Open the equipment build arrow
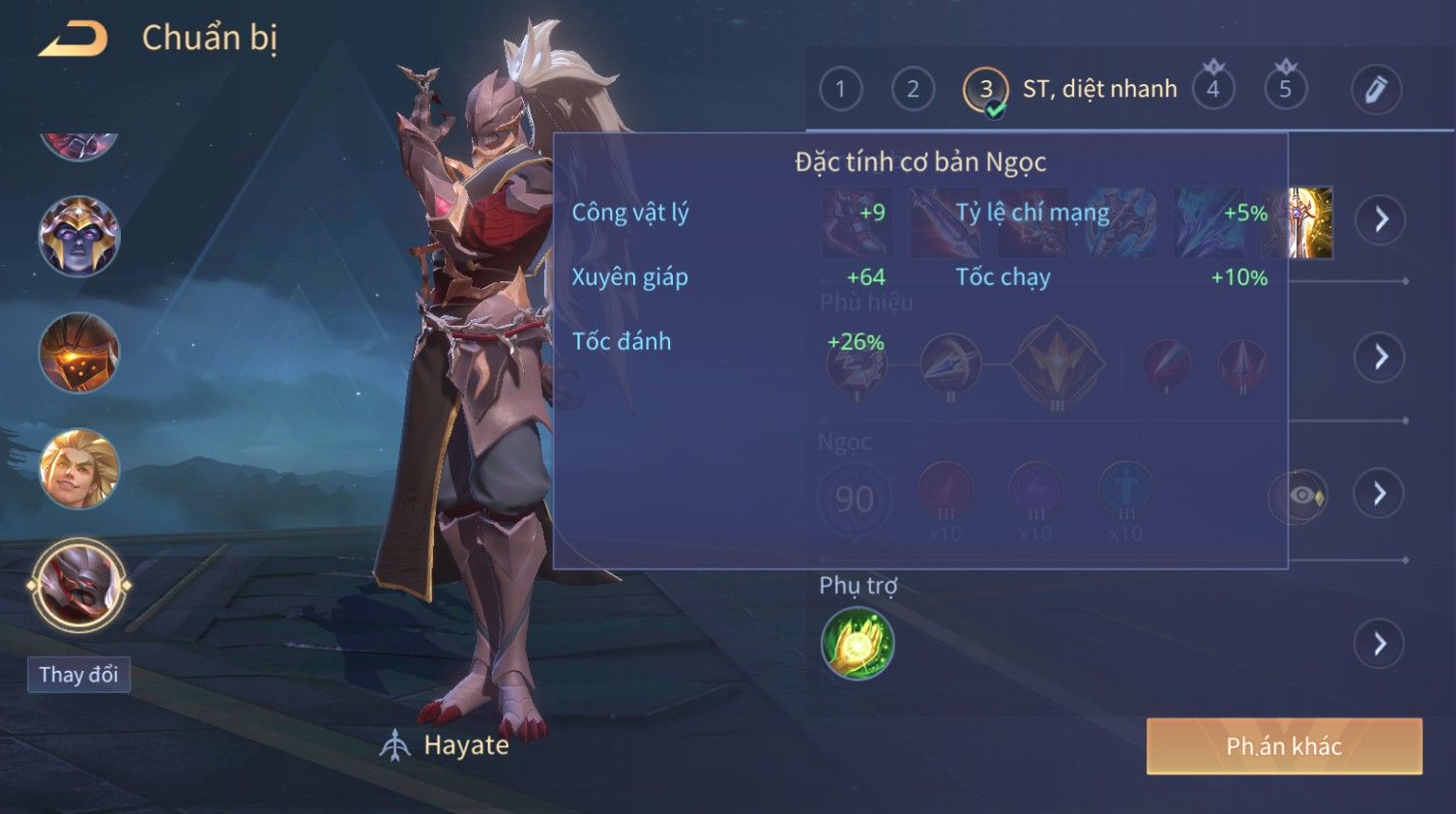The image size is (1456, 814). pos(1380,219)
